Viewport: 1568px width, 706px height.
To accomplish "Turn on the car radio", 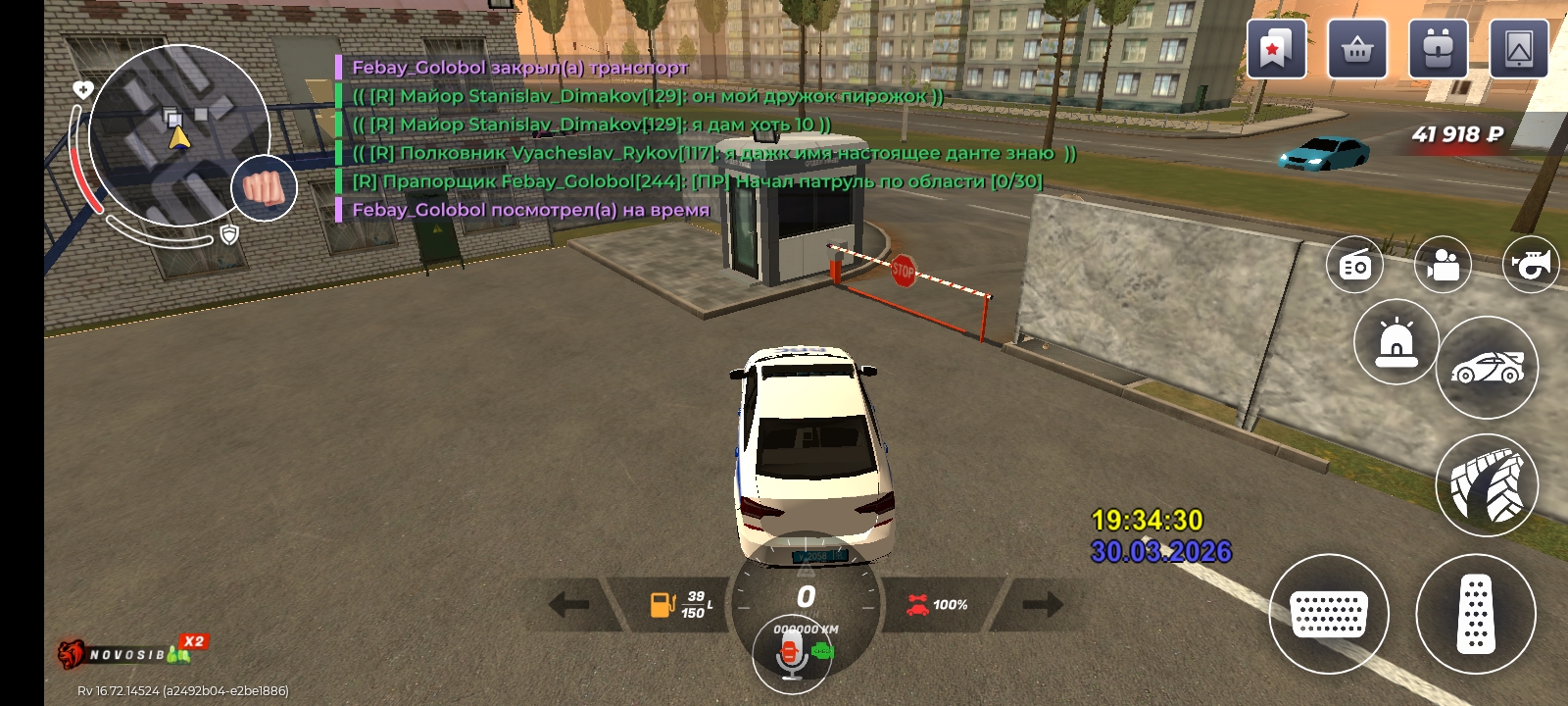I will 1355,265.
